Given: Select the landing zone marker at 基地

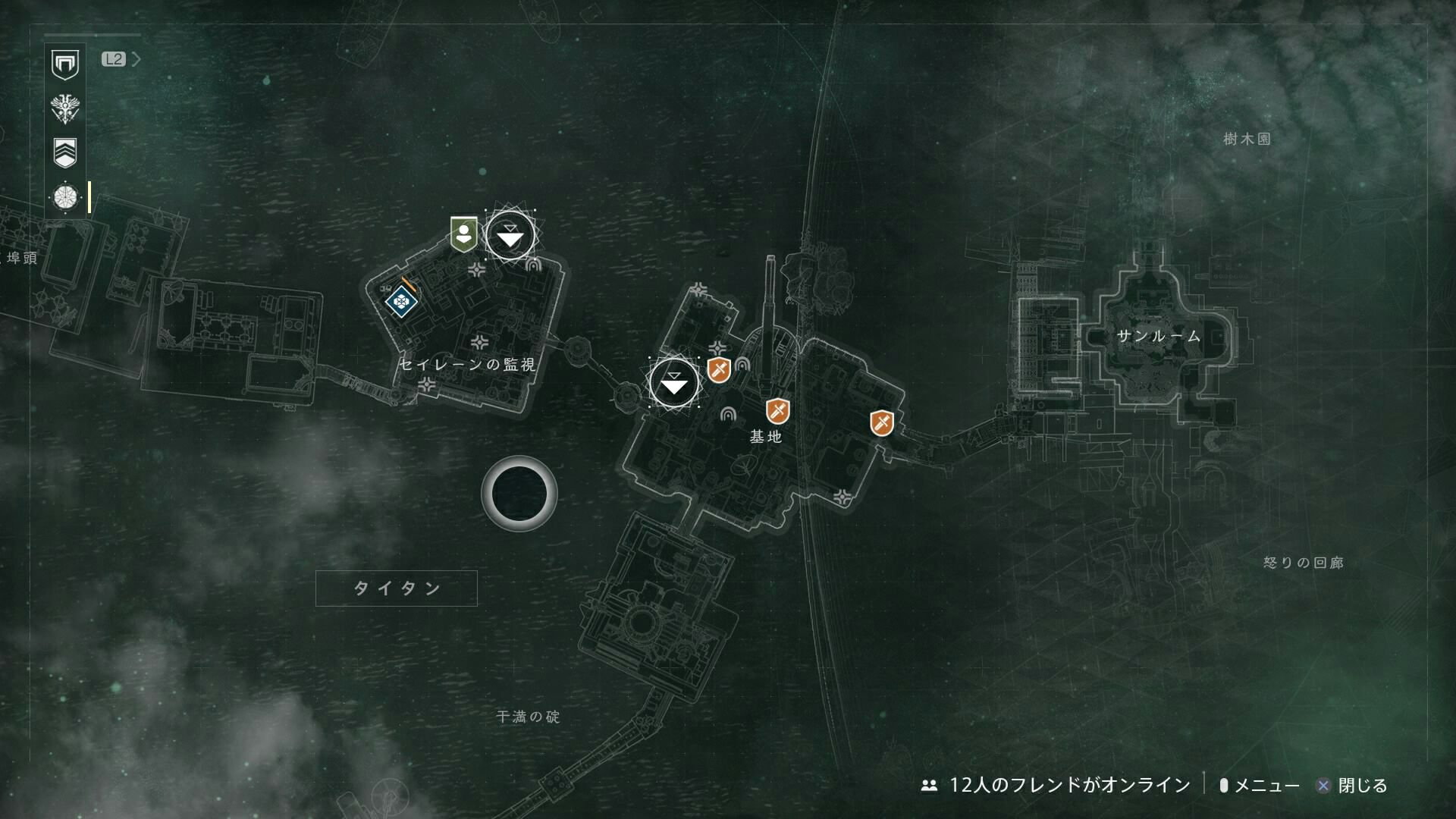Looking at the screenshot, I should [673, 384].
